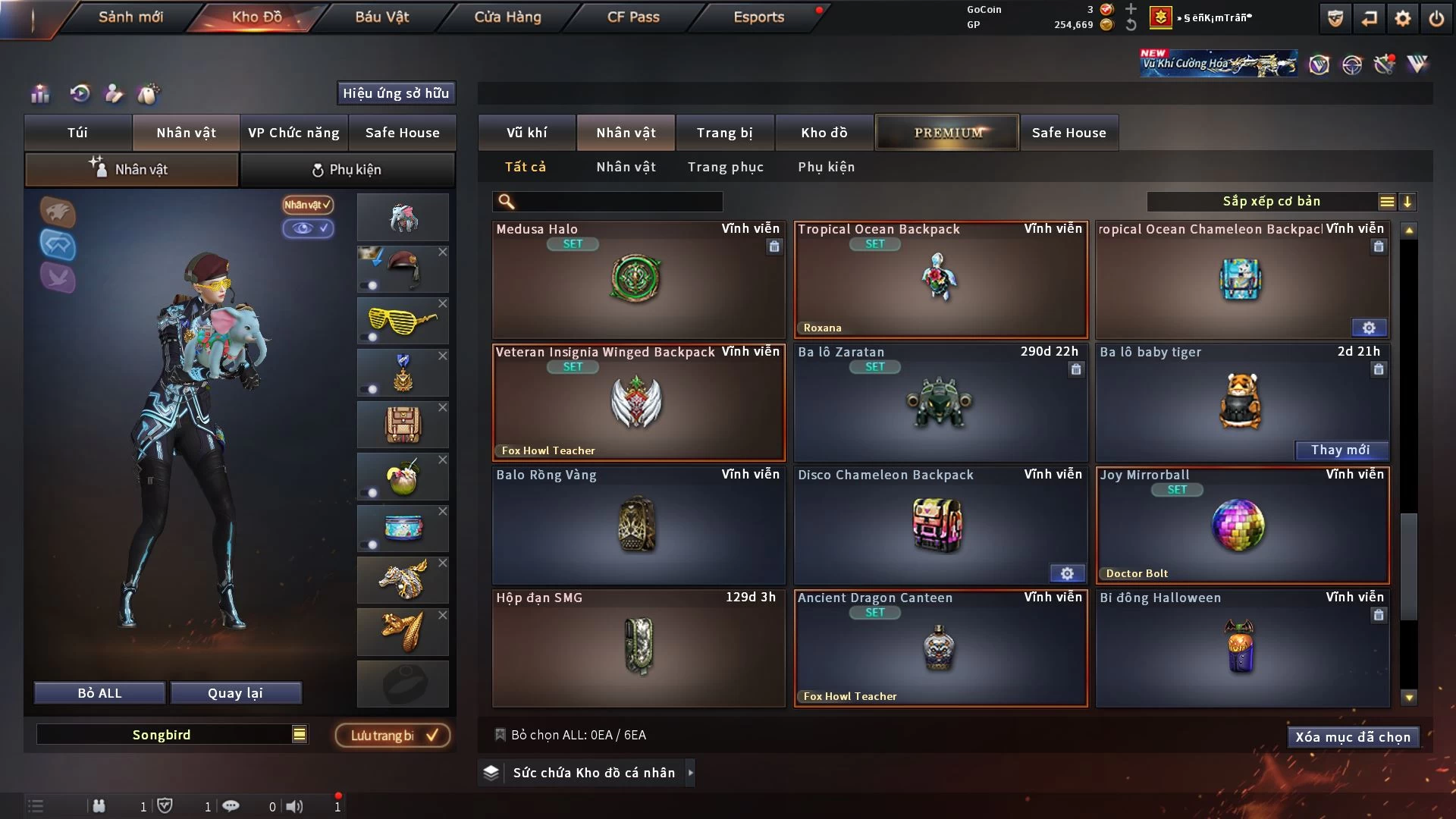Screen dimensions: 1456x819
Task: Click Thay mới on Ba lô baby tiger
Action: pos(1340,450)
